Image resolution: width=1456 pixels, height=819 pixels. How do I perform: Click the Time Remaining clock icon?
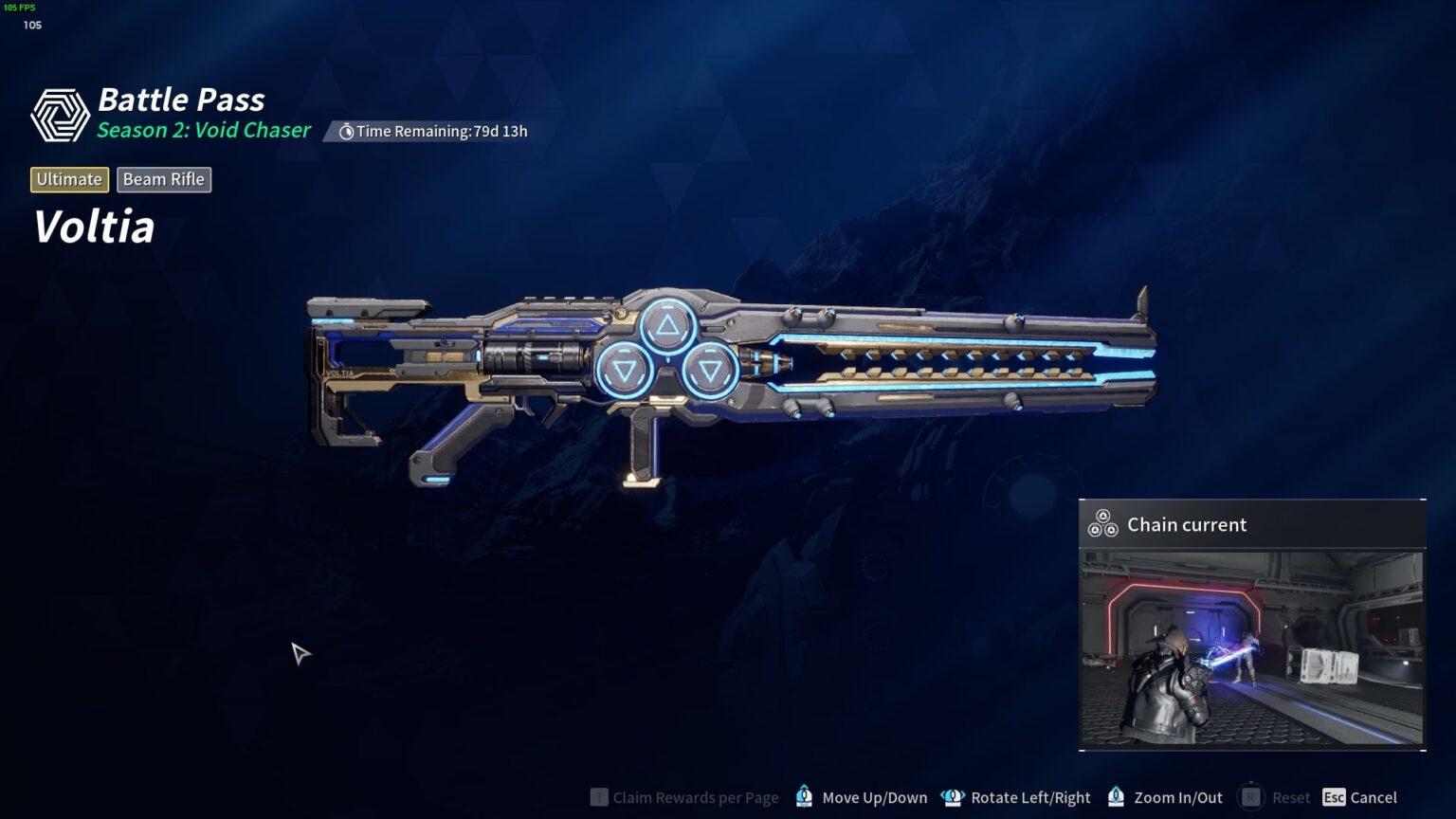pos(346,131)
